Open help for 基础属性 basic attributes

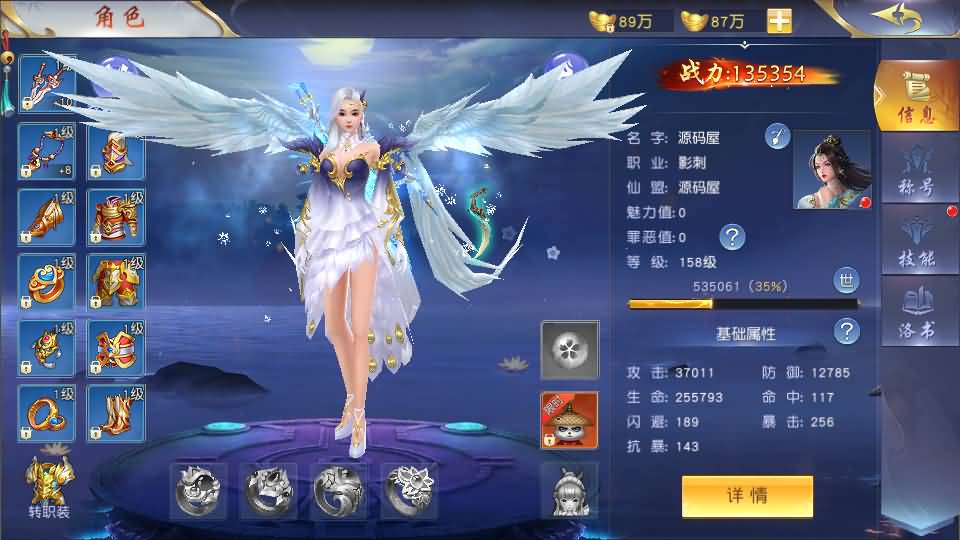click(847, 332)
